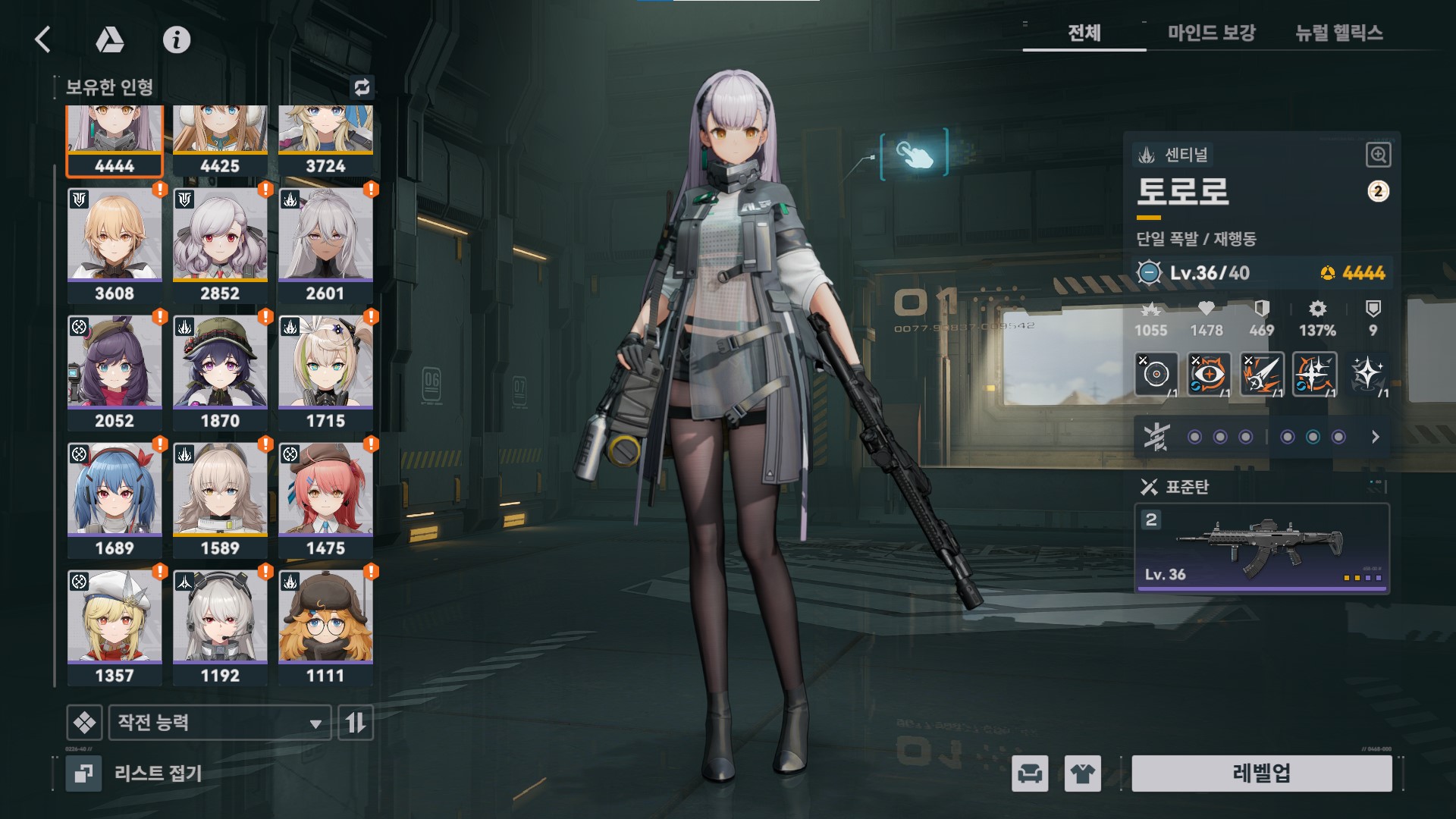Image resolution: width=1456 pixels, height=819 pixels.
Task: Open the 작전 능력 sort dropdown
Action: [220, 722]
